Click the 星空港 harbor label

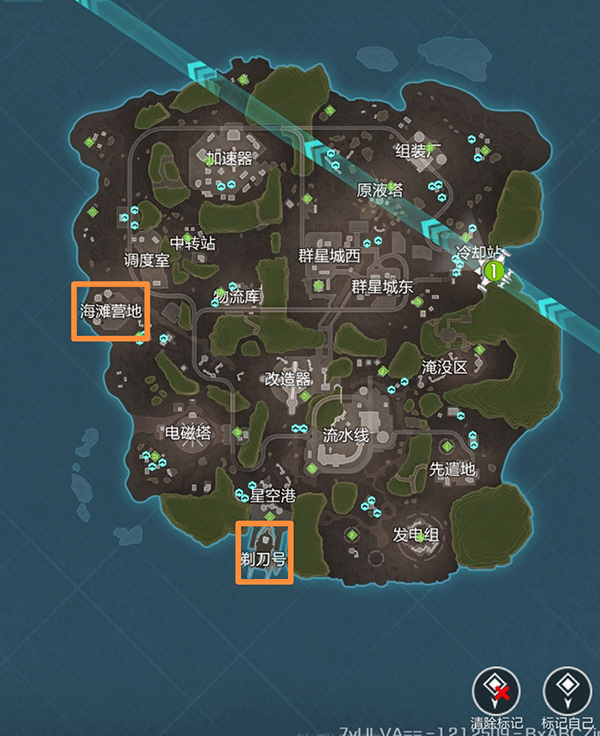point(273,495)
